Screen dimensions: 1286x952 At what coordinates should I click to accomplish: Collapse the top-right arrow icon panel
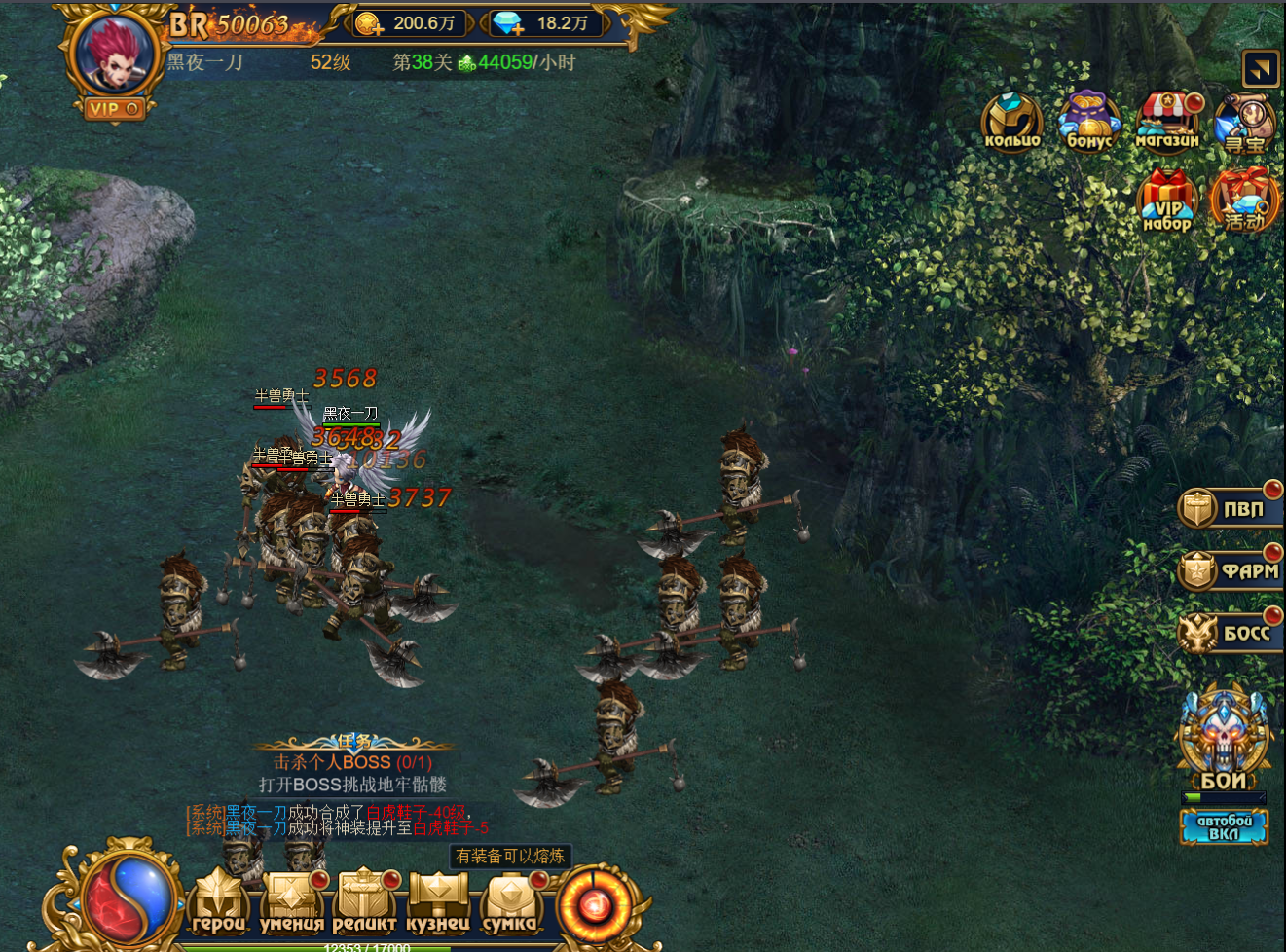click(x=1261, y=69)
